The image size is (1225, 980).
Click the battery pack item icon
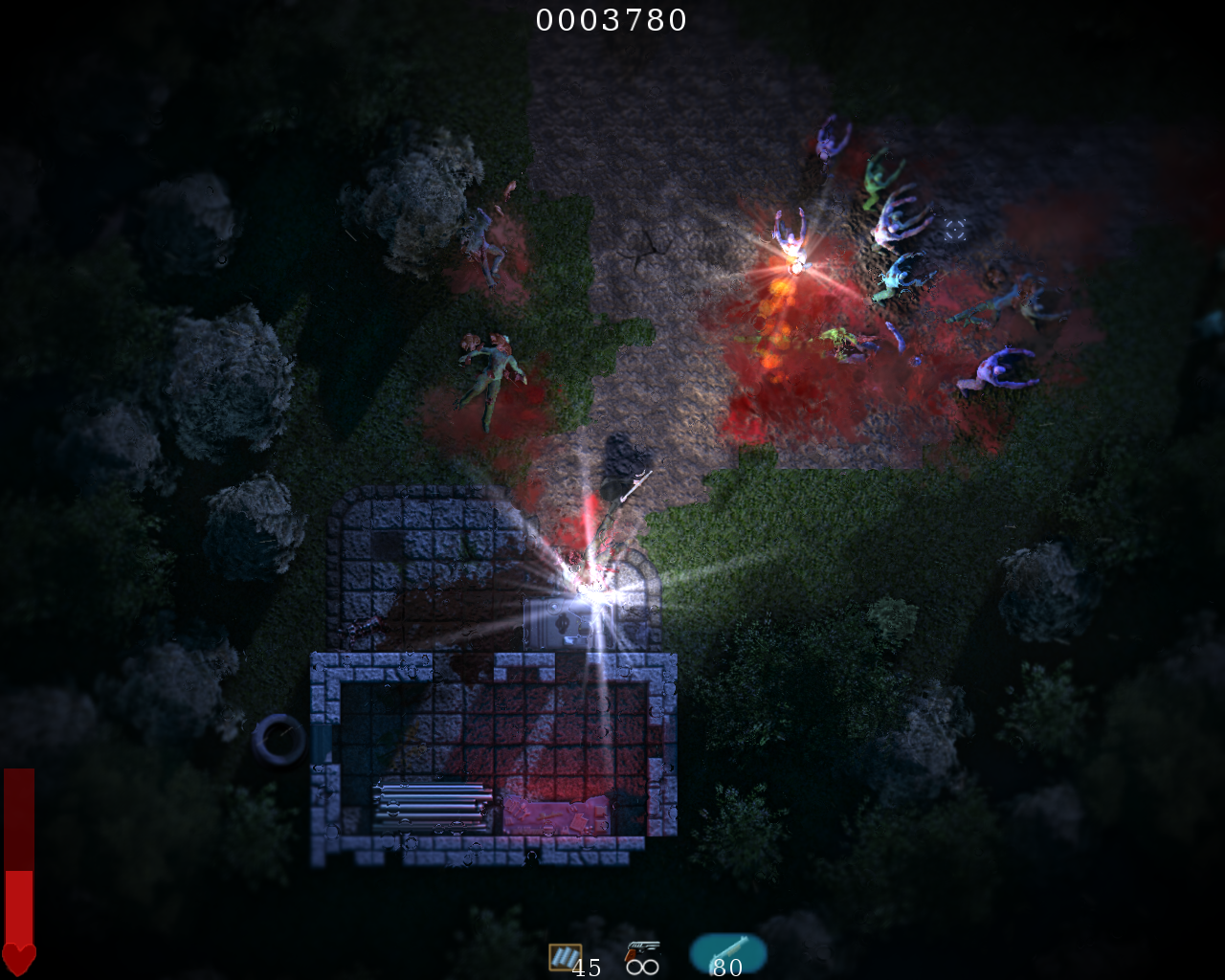(x=565, y=956)
